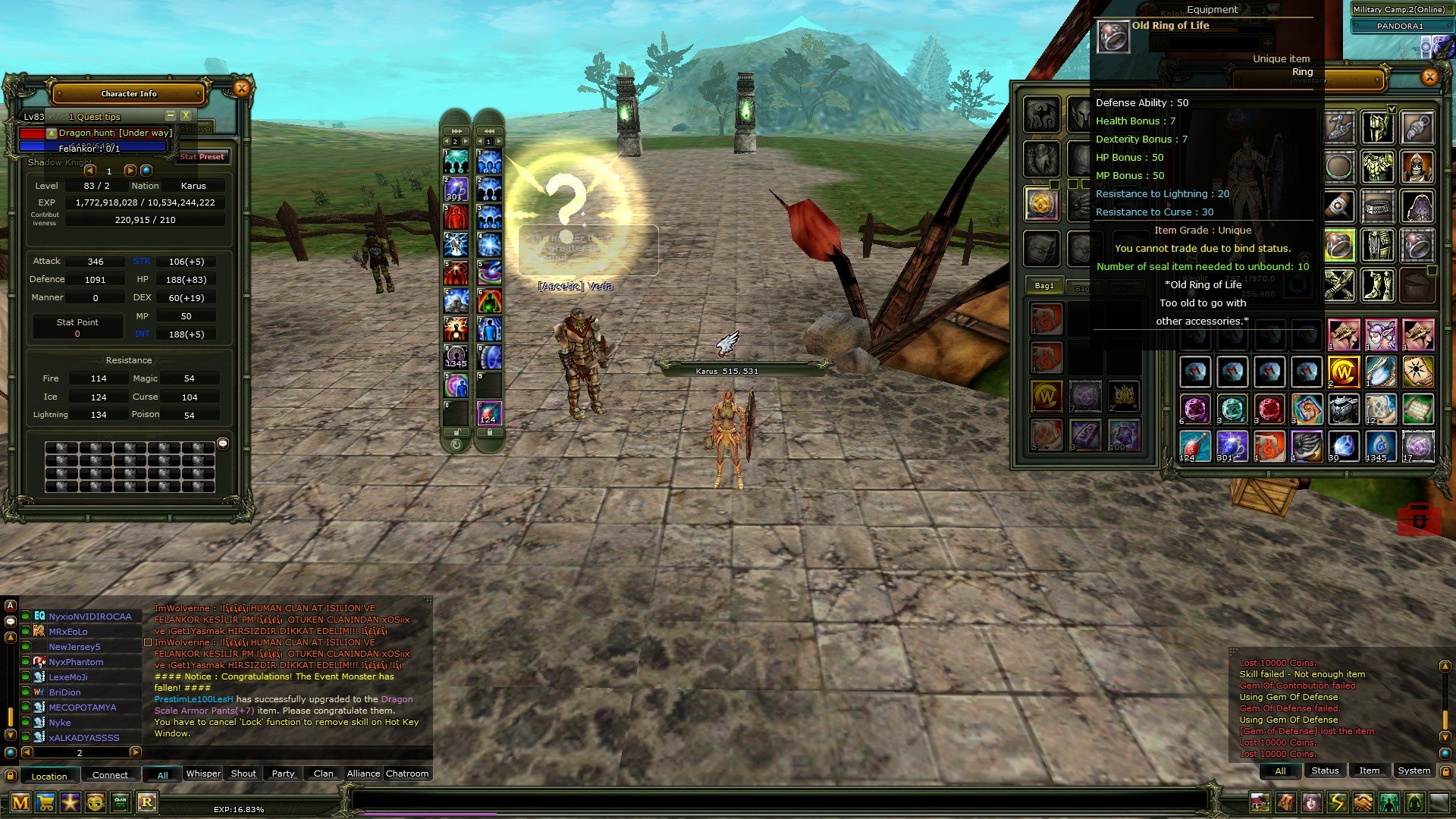
Task: Open the Stat Preset button
Action: 202,157
